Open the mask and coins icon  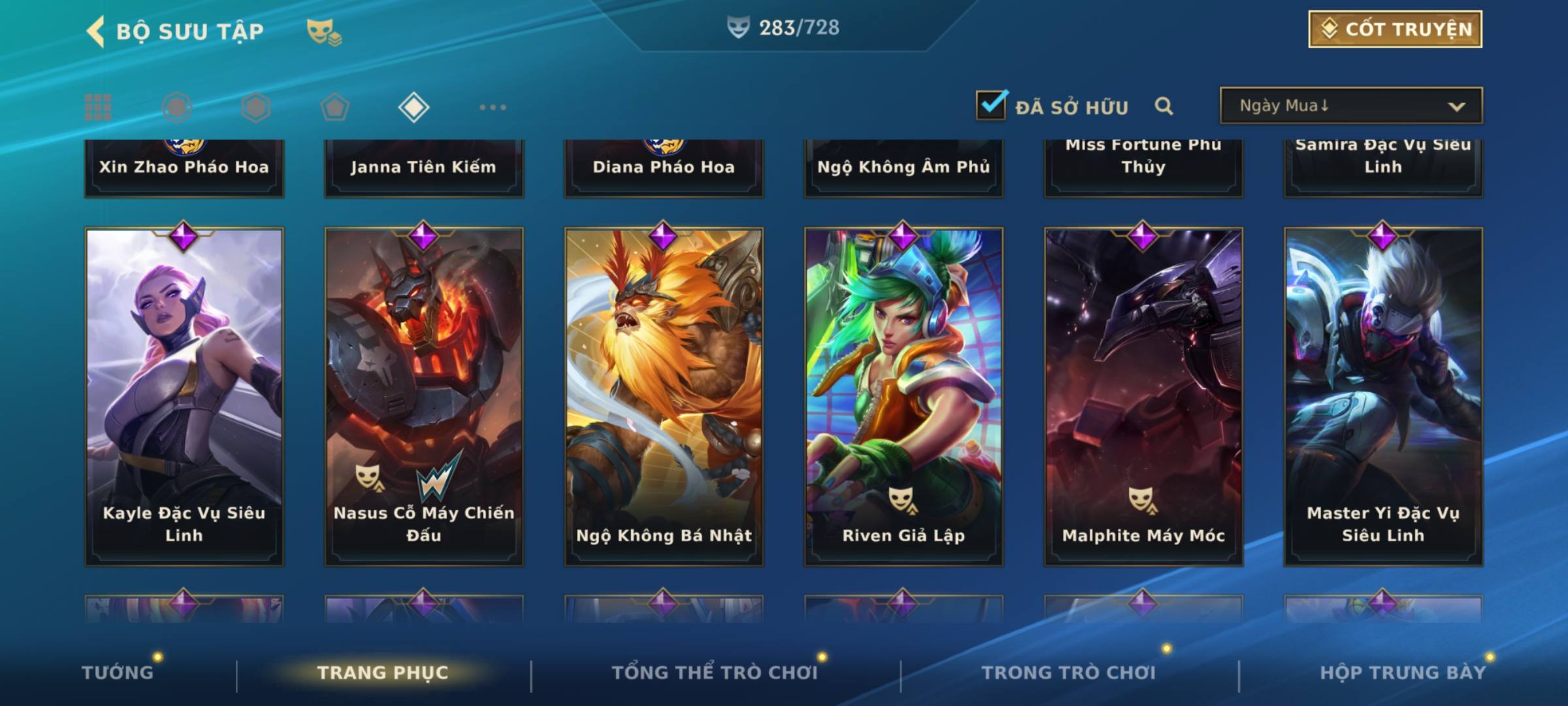click(324, 32)
